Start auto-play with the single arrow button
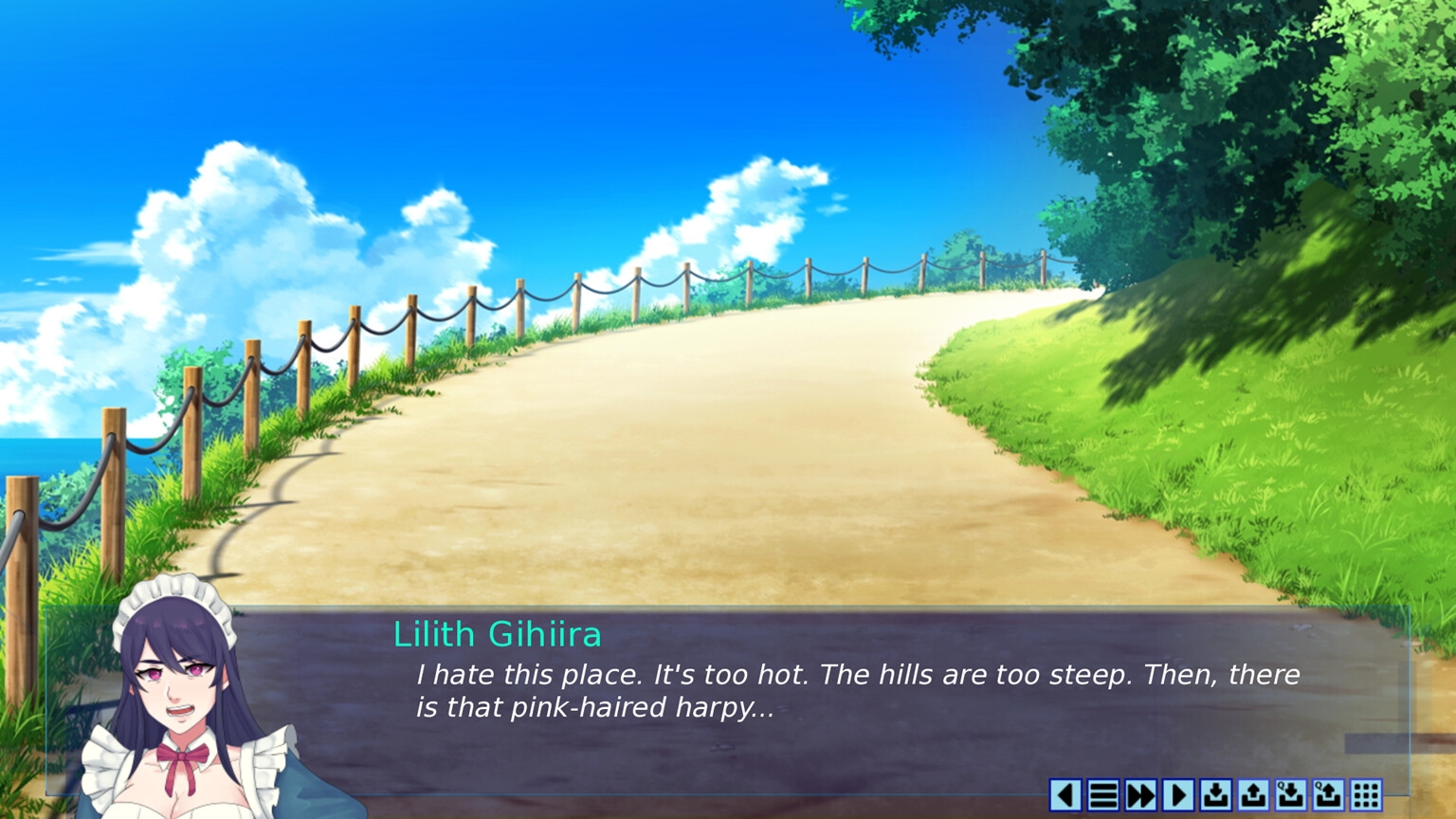Image resolution: width=1456 pixels, height=819 pixels. click(x=1178, y=794)
